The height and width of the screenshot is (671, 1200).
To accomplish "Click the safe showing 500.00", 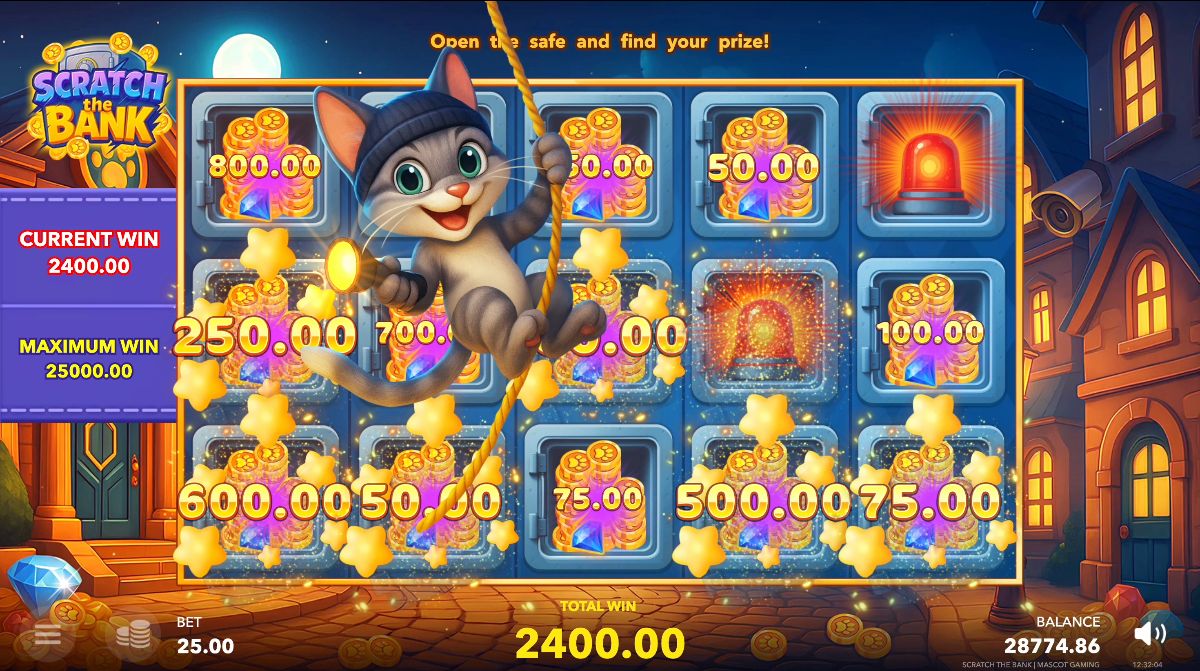I will [x=765, y=500].
